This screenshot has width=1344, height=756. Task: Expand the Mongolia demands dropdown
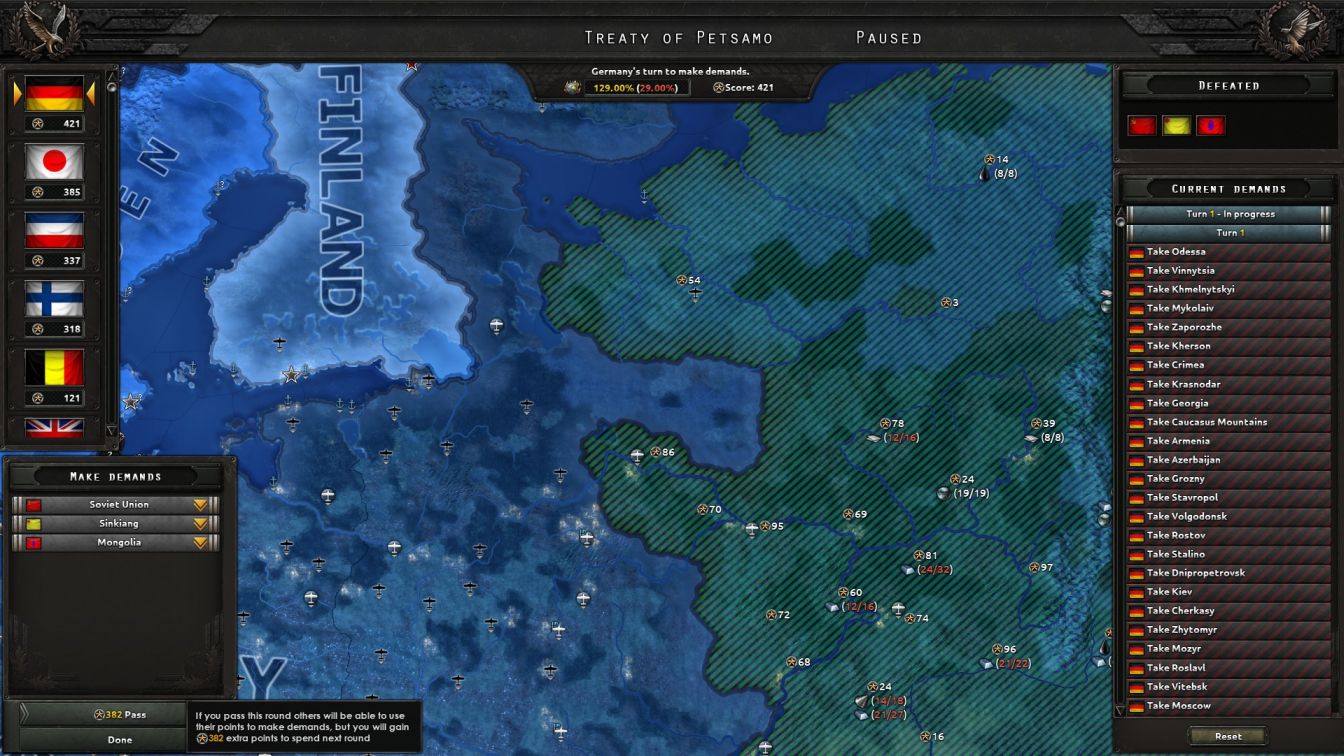[199, 542]
